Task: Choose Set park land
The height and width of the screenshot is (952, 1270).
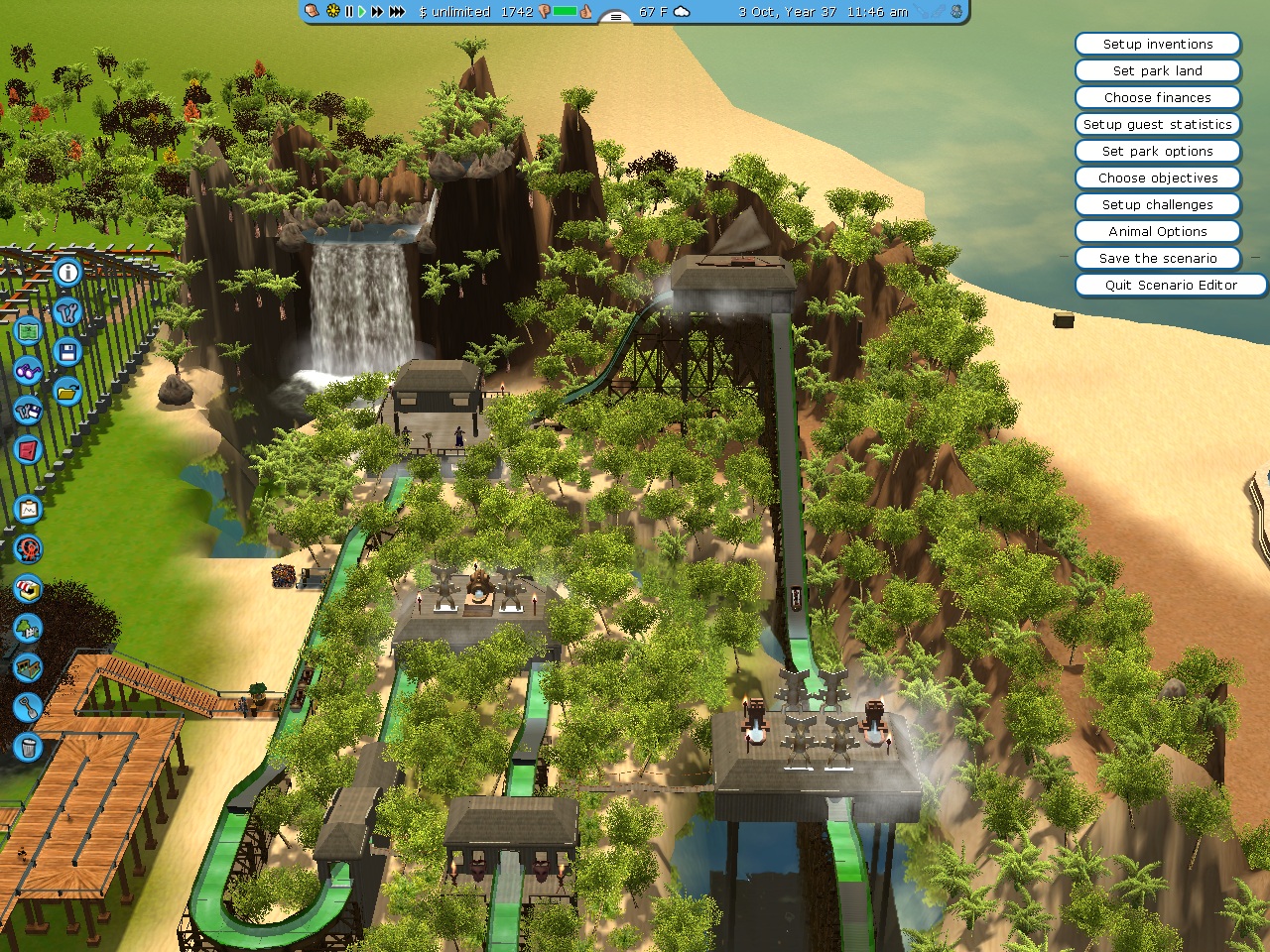Action: [1157, 71]
